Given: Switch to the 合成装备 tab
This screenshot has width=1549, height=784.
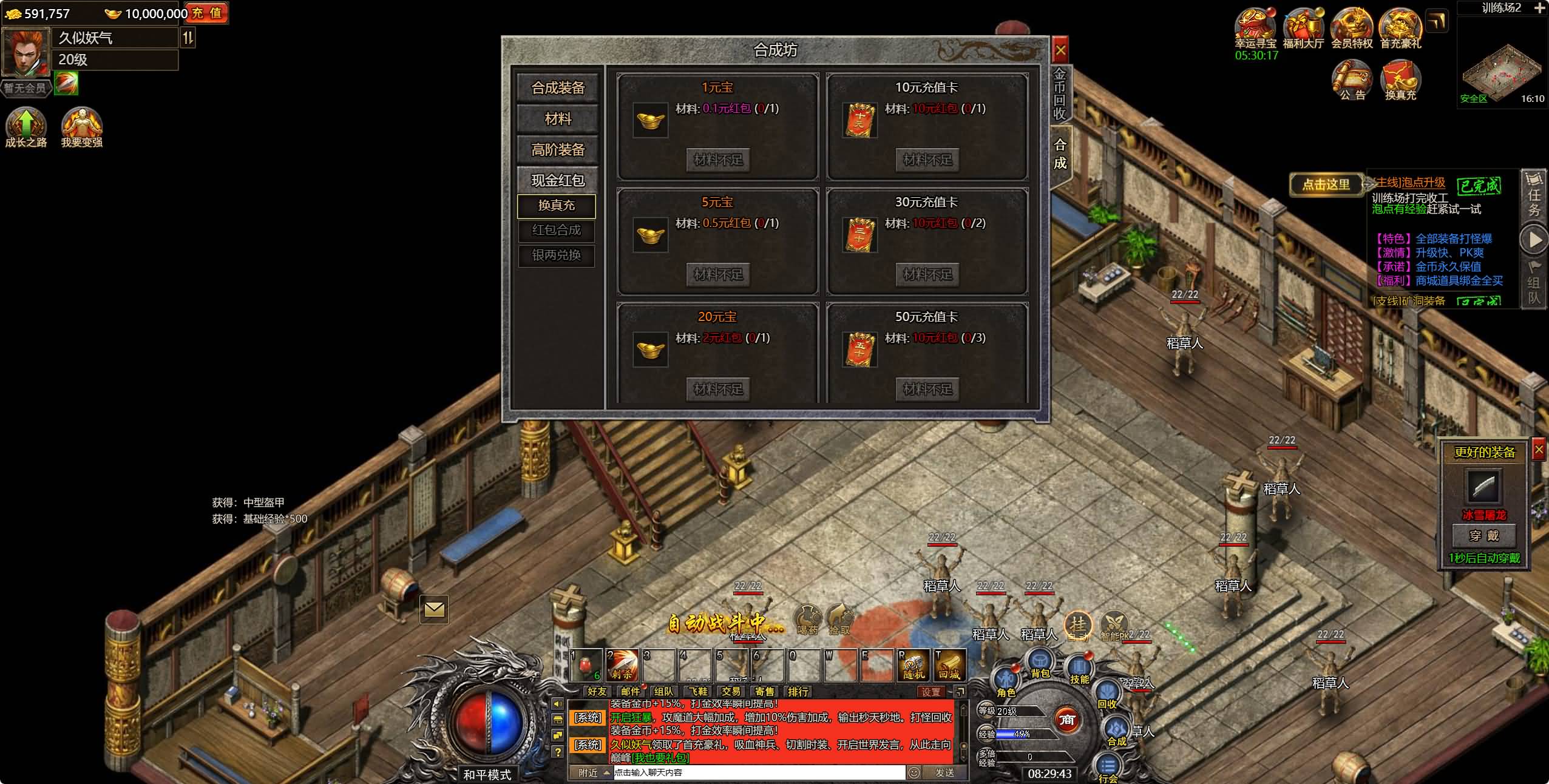Looking at the screenshot, I should [x=557, y=88].
